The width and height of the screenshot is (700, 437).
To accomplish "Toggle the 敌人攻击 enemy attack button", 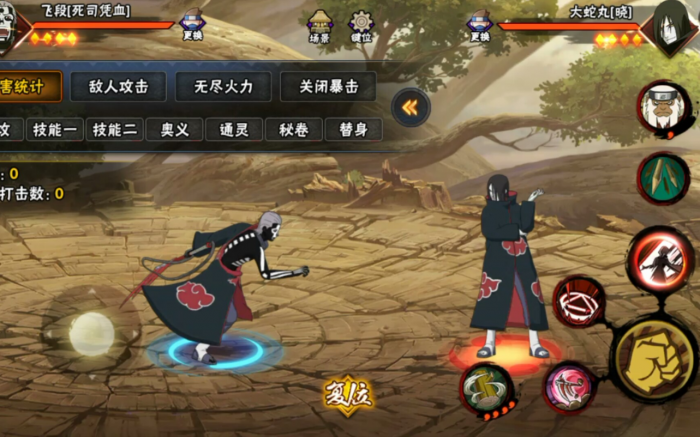I will [x=119, y=87].
